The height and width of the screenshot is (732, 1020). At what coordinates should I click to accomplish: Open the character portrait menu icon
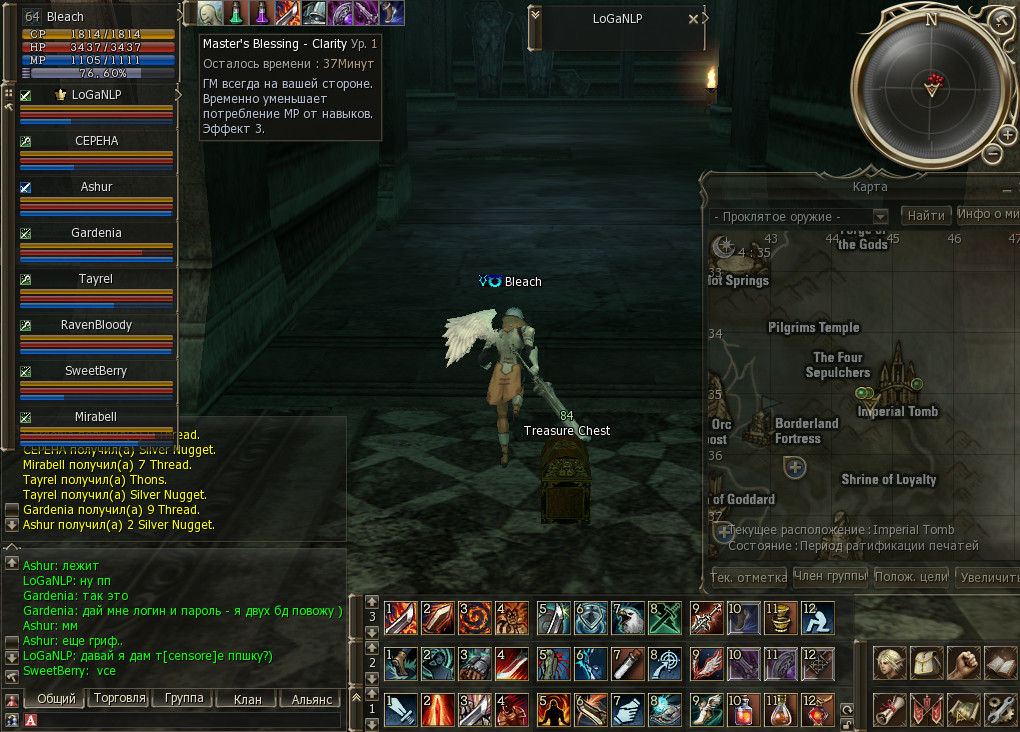point(889,662)
